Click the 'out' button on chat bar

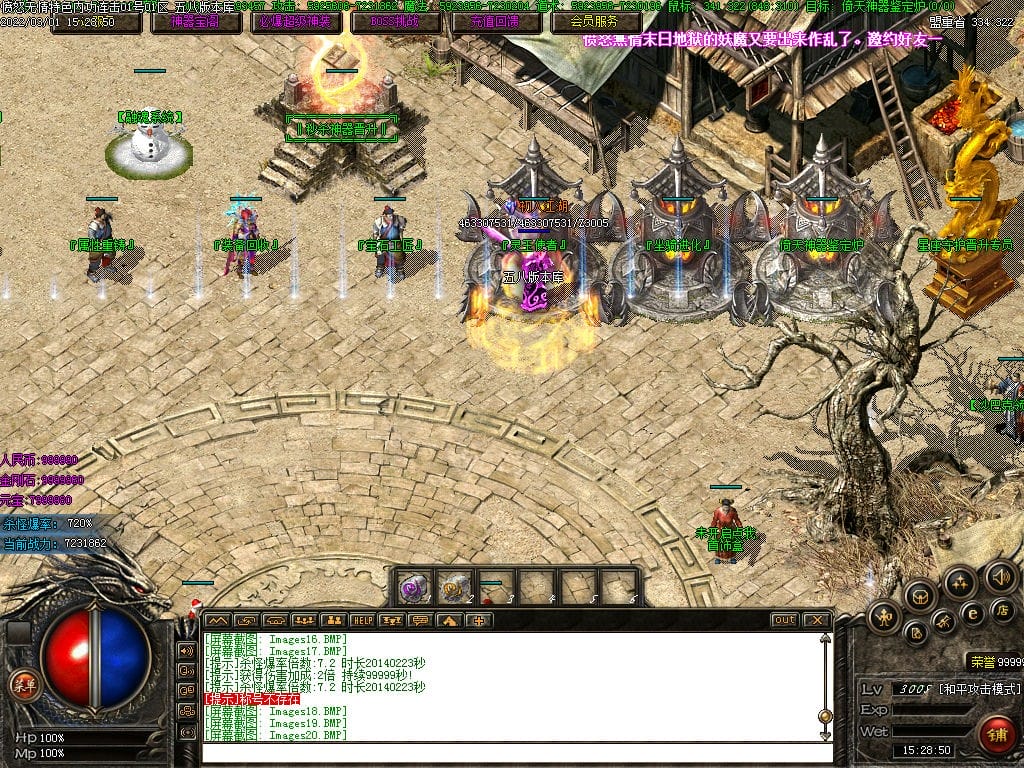[785, 621]
